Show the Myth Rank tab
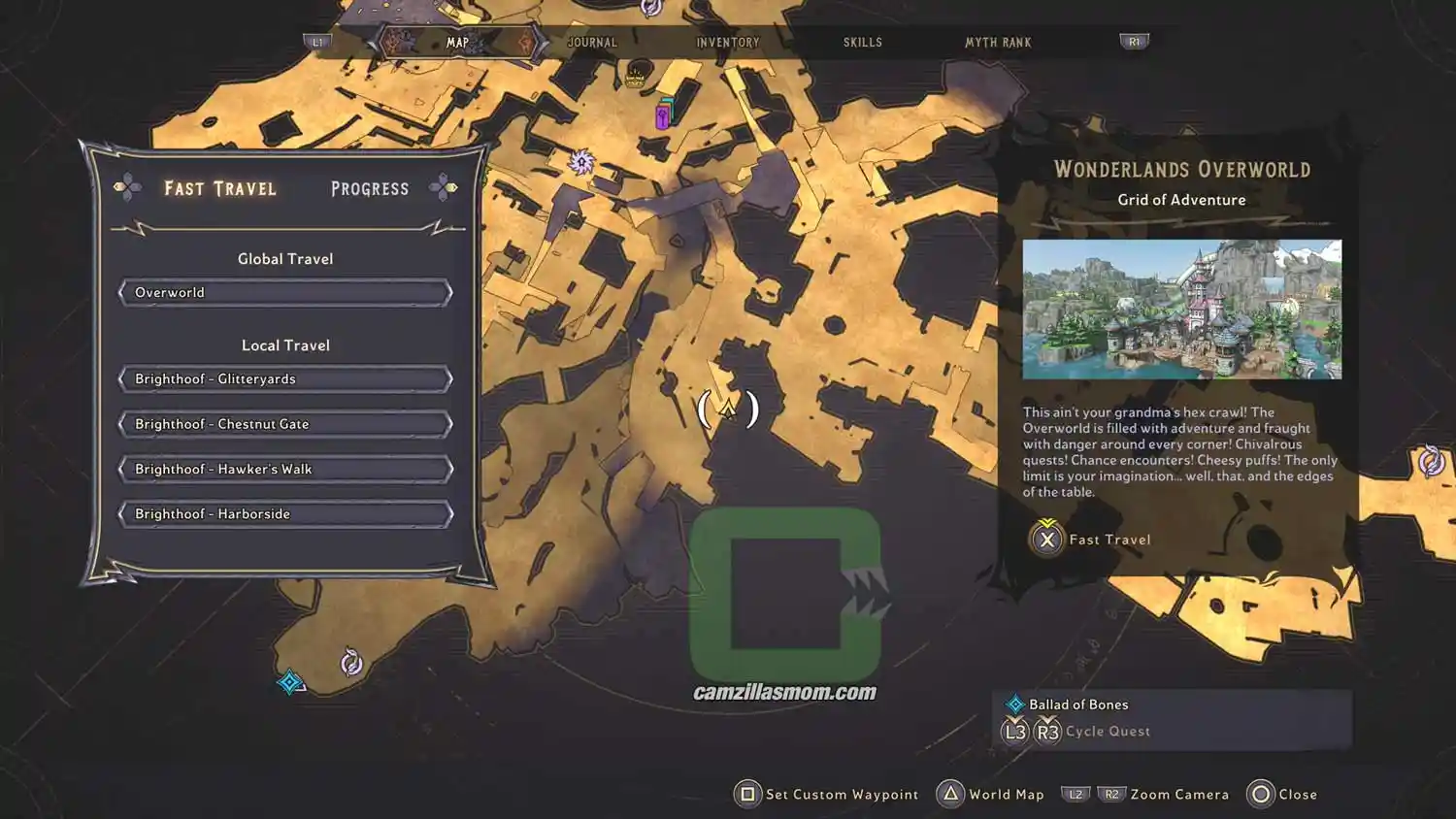The width and height of the screenshot is (1456, 819). tap(997, 43)
